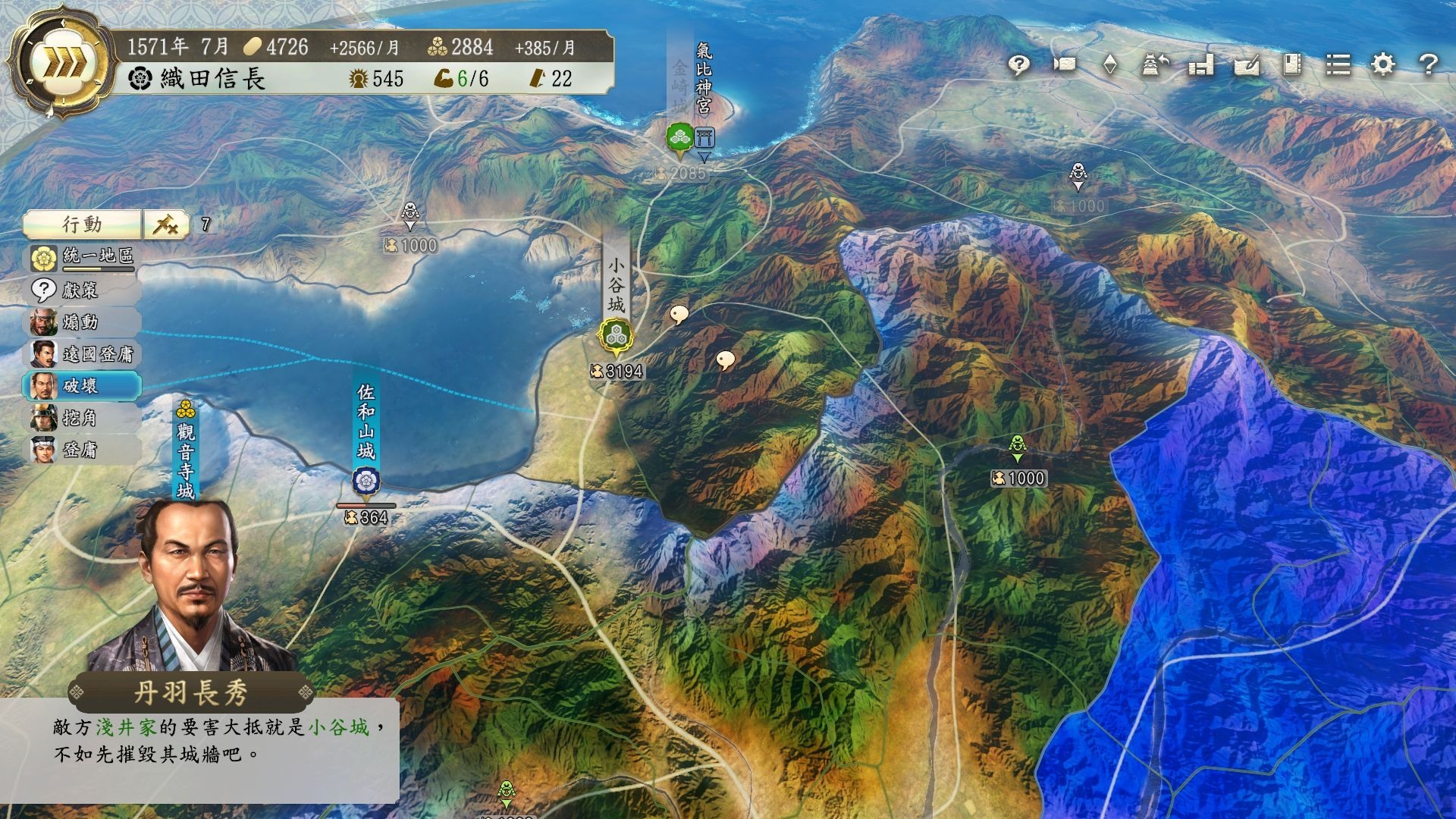Open help with the question mark icon
The height and width of the screenshot is (819, 1456).
click(1429, 64)
